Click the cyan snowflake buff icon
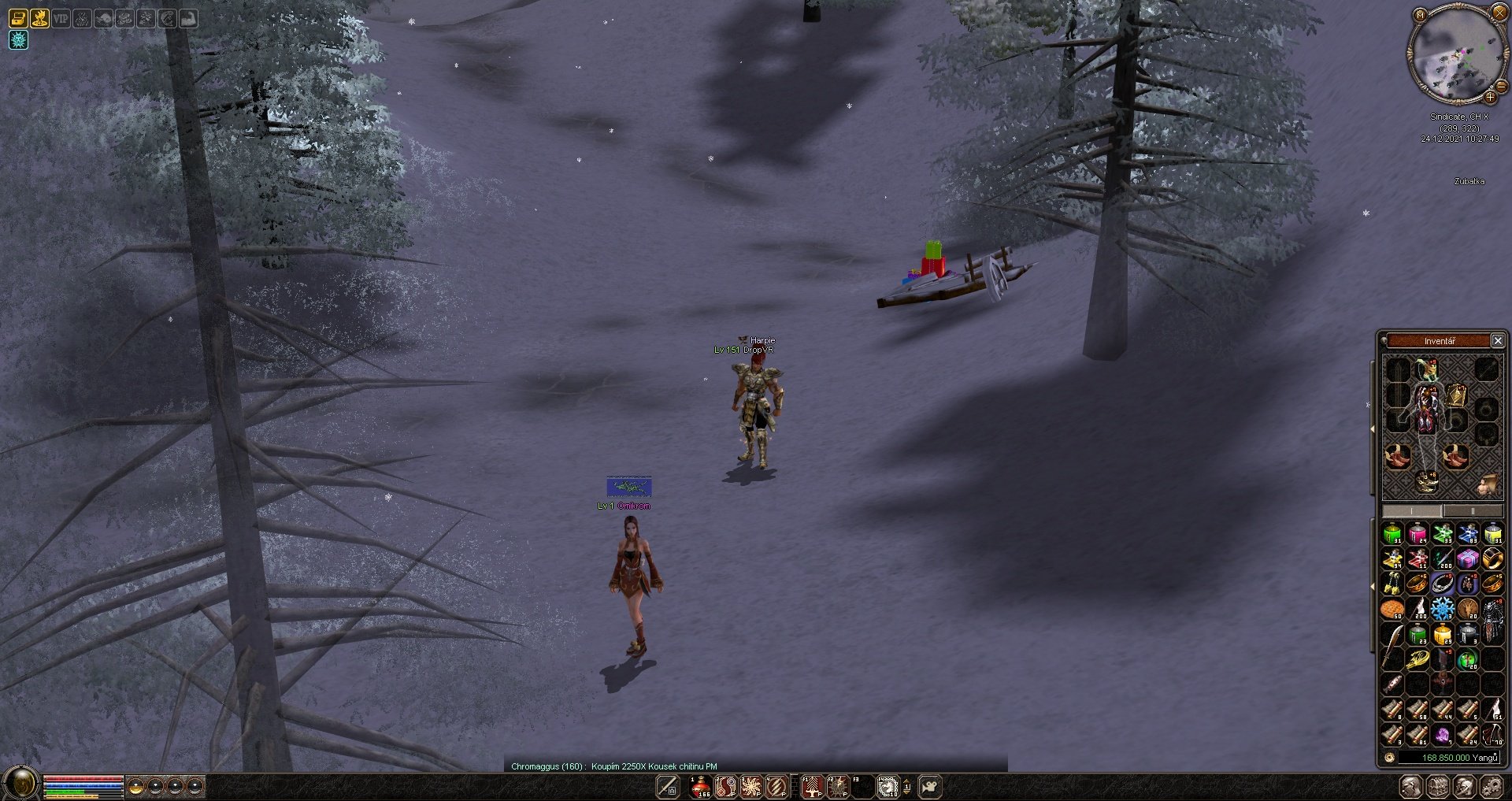The width and height of the screenshot is (1512, 801). click(18, 39)
